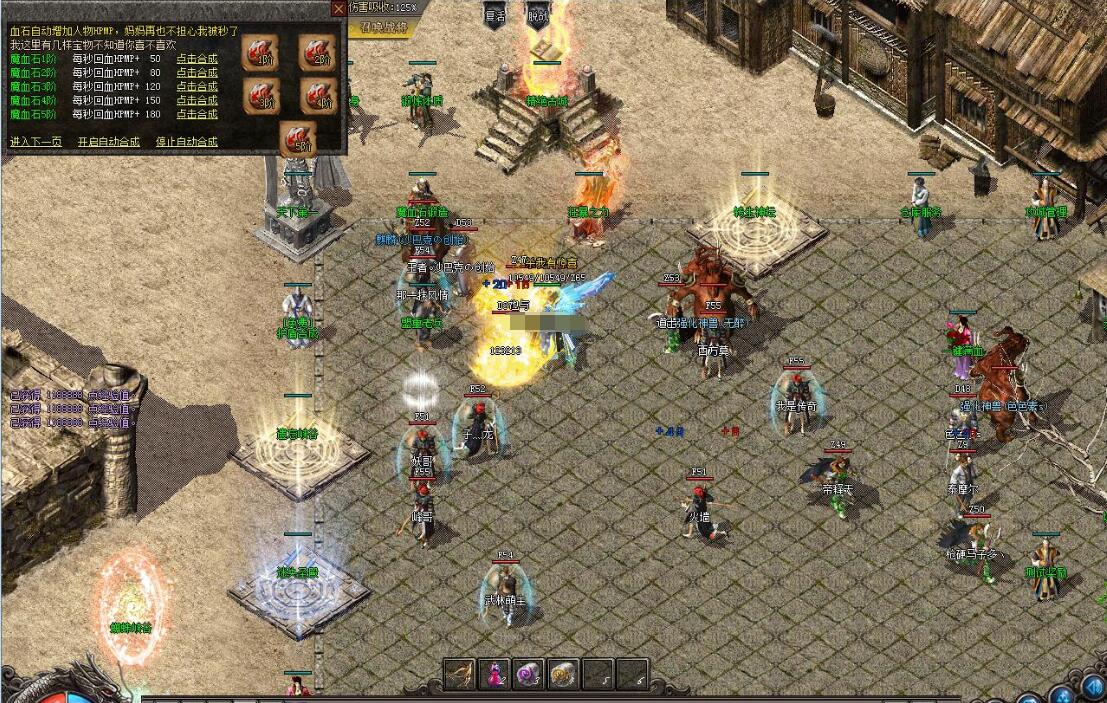Select the 1阶 blood stone icon

pyautogui.click(x=260, y=52)
